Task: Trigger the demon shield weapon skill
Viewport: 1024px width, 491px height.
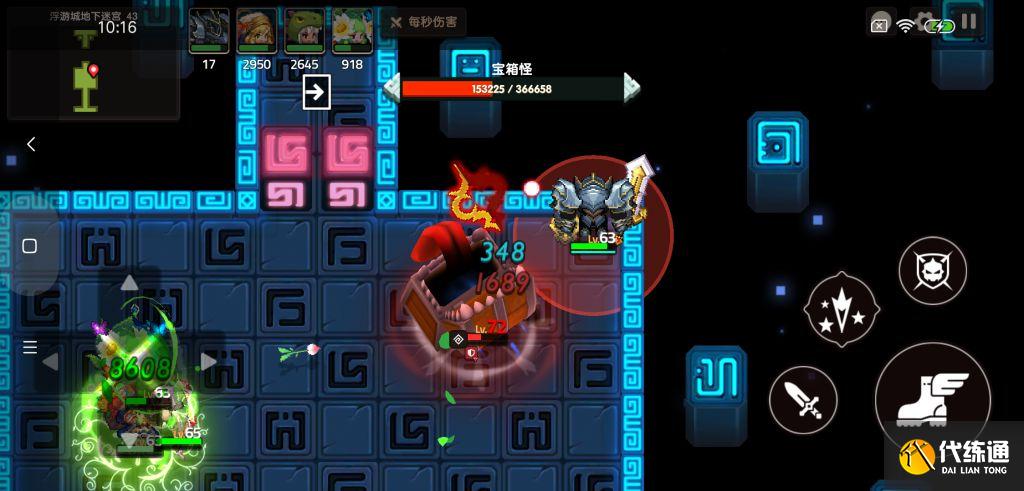Action: point(932,270)
